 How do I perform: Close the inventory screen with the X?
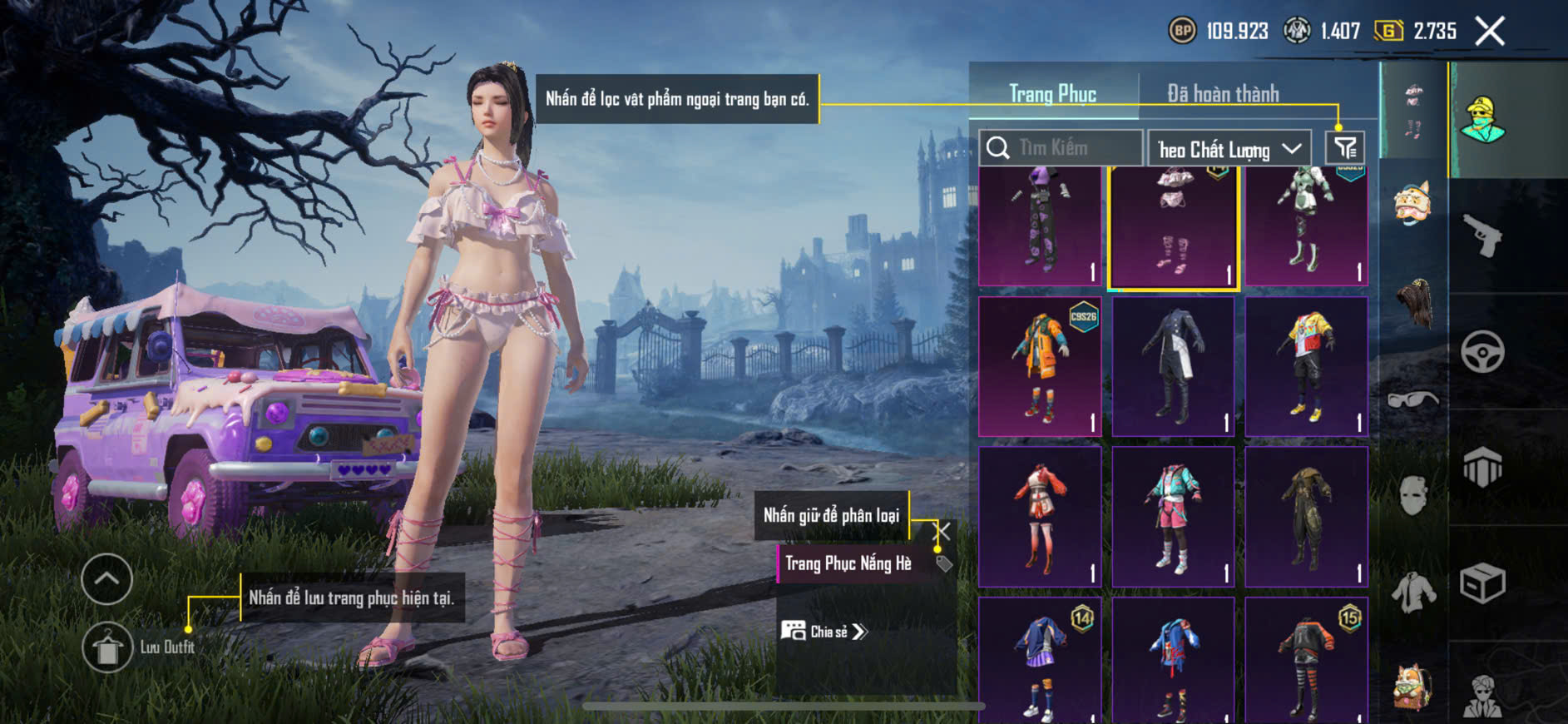(1489, 32)
